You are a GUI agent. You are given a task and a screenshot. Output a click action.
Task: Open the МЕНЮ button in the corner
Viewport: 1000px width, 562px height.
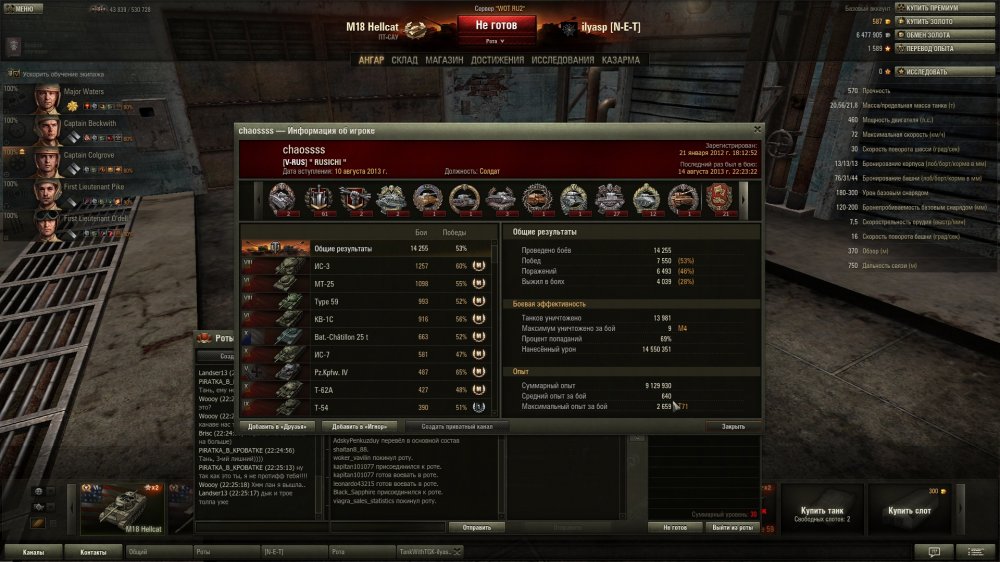click(x=23, y=7)
